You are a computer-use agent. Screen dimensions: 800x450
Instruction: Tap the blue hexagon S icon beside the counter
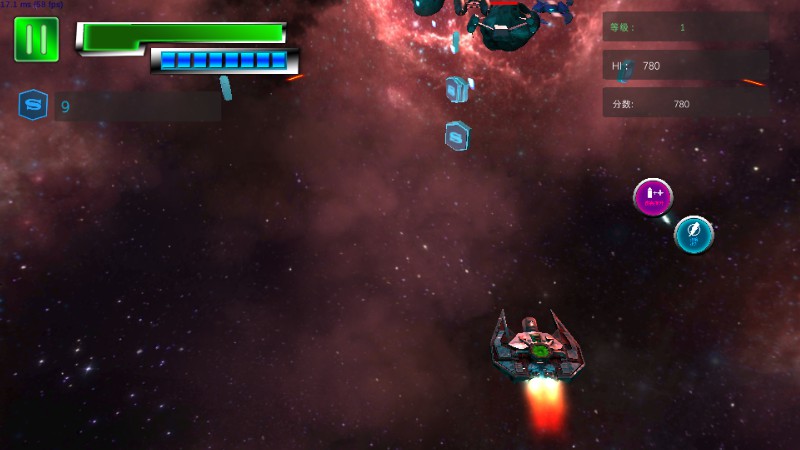pos(33,105)
